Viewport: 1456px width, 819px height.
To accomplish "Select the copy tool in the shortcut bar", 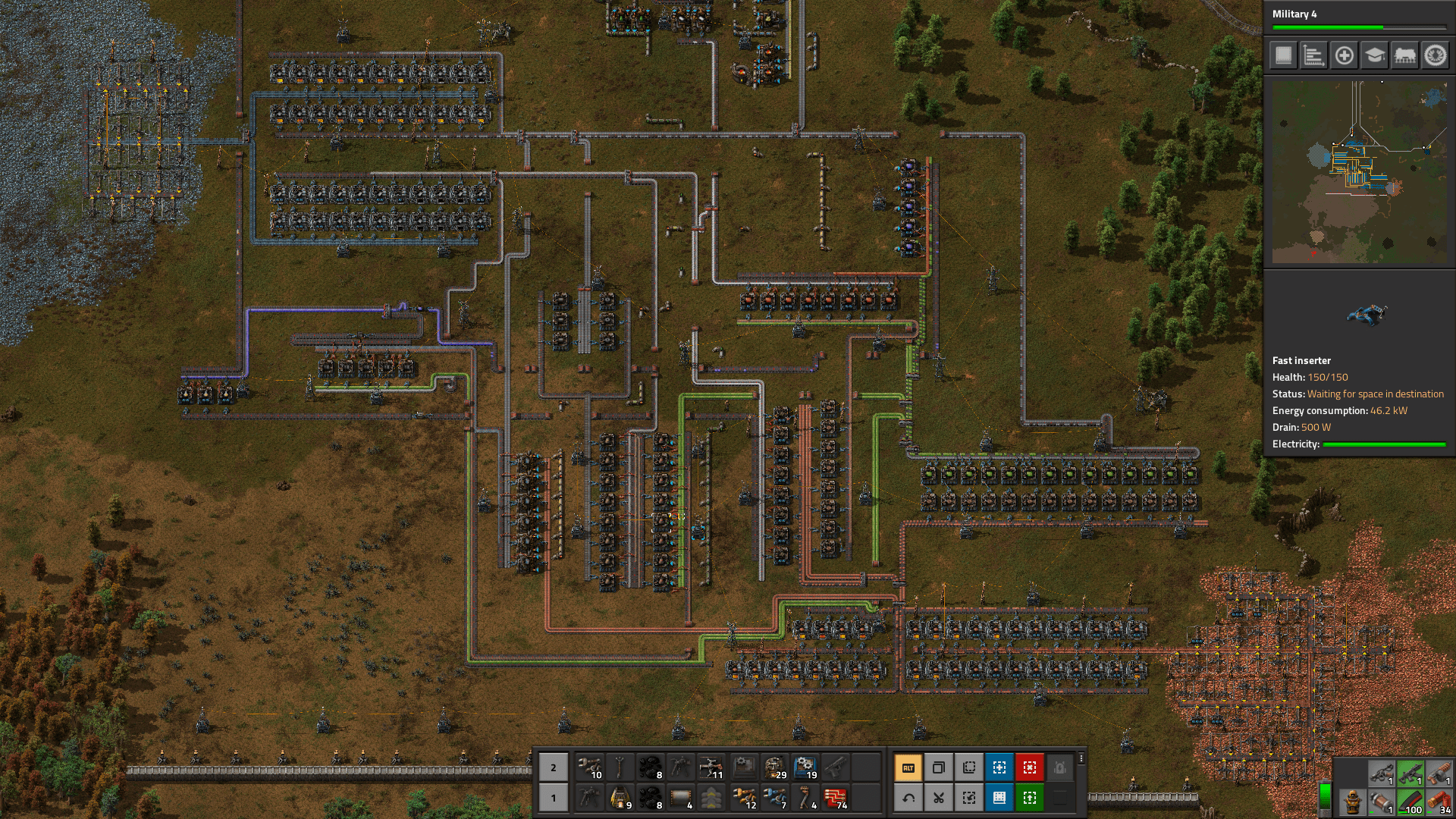I will point(939,767).
